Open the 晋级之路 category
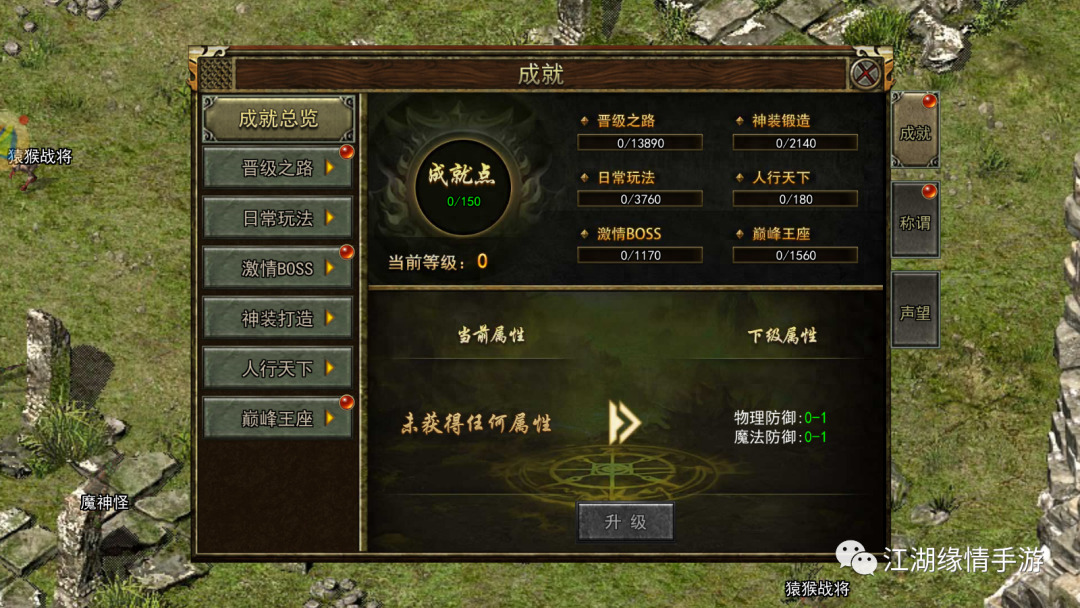This screenshot has width=1080, height=608. (278, 168)
